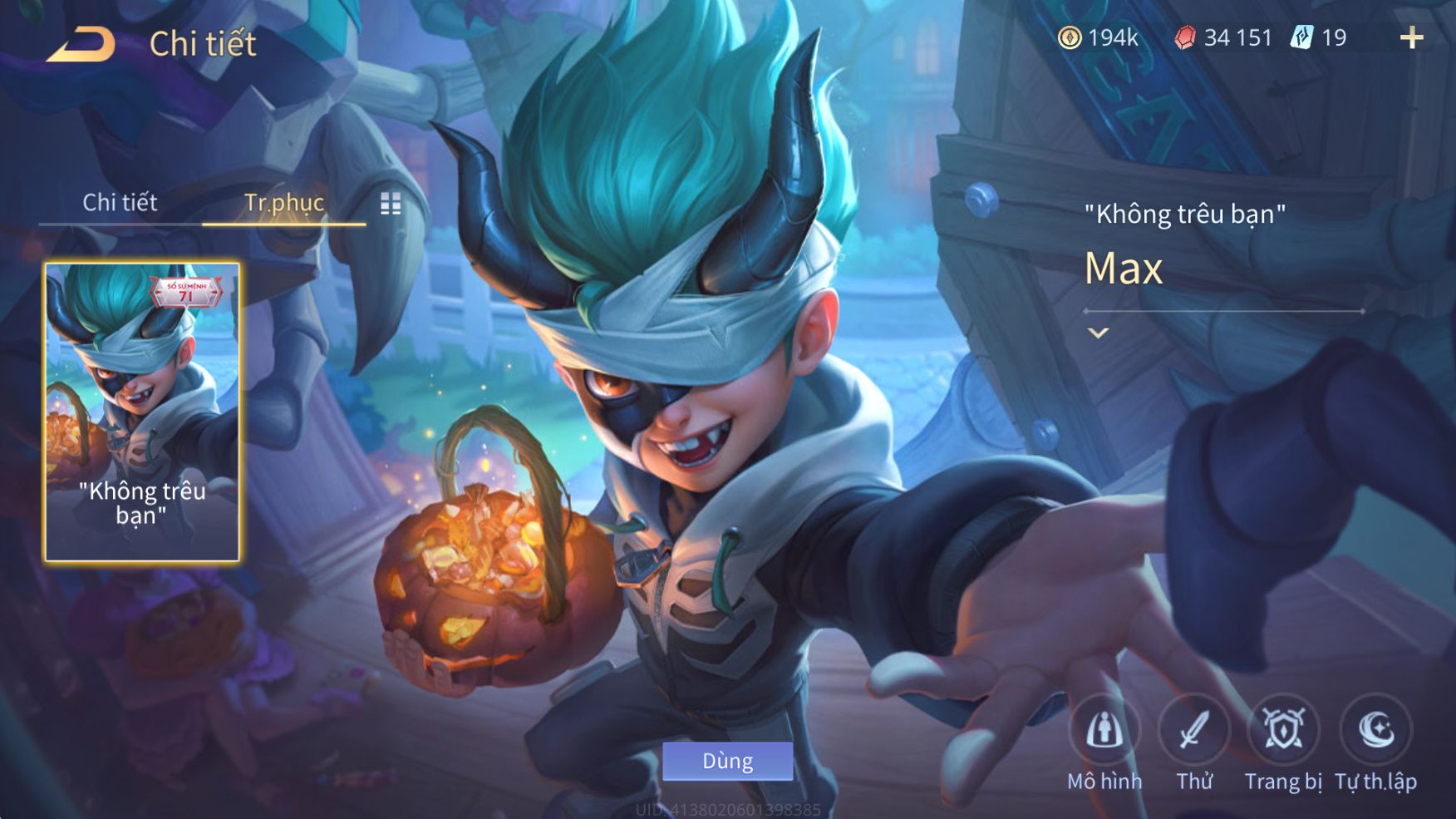Open the Mô hình model viewer
Screen dimensions: 1456x819
point(1104,730)
